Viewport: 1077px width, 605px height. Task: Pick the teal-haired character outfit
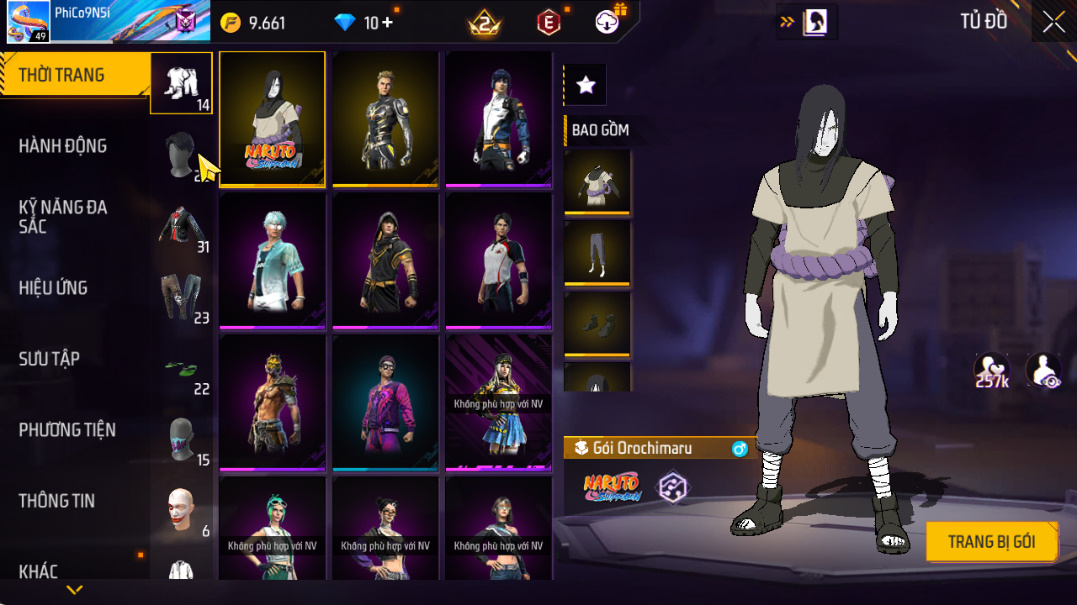click(x=272, y=260)
